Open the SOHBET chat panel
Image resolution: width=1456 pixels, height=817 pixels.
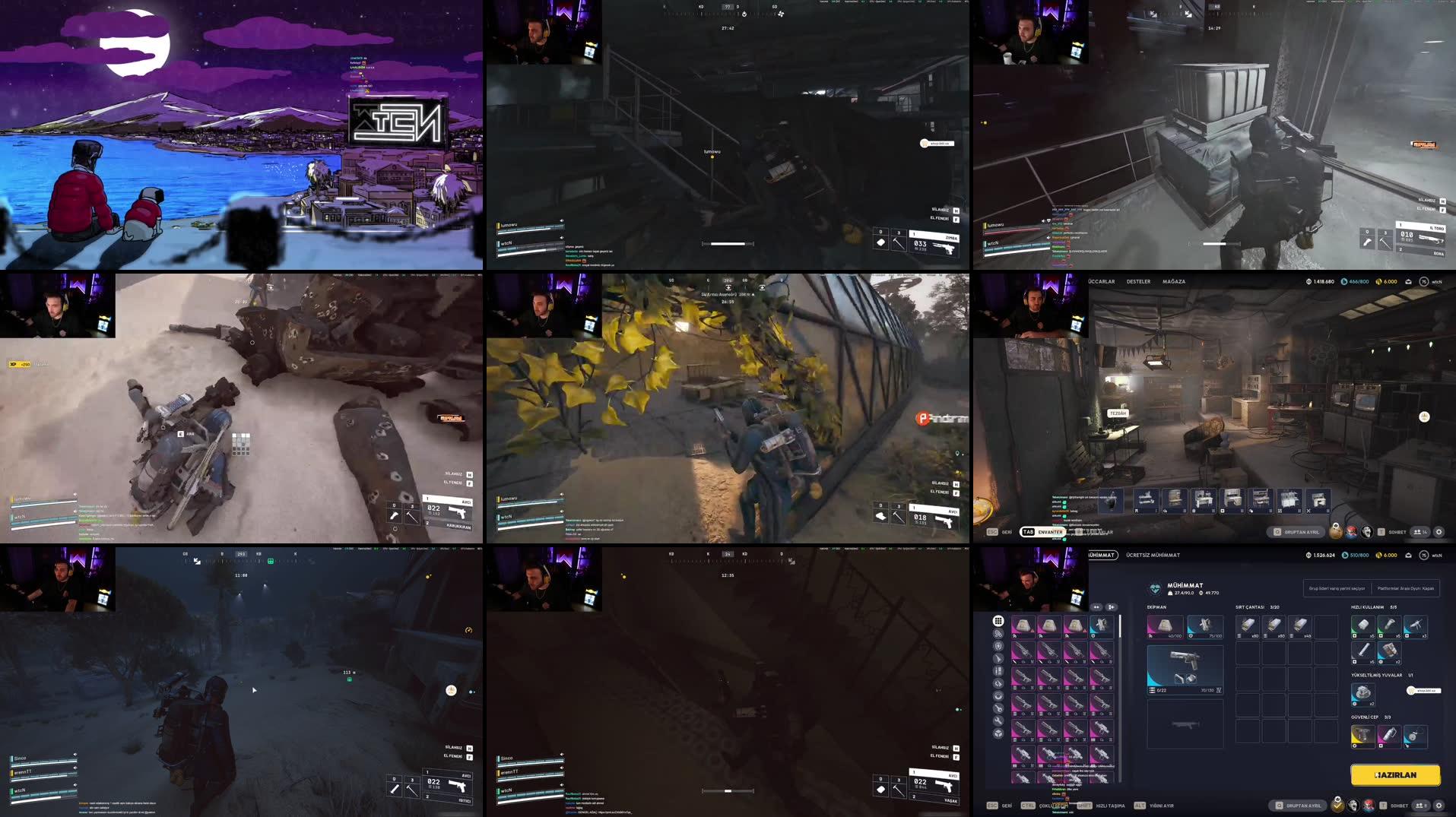1399,805
